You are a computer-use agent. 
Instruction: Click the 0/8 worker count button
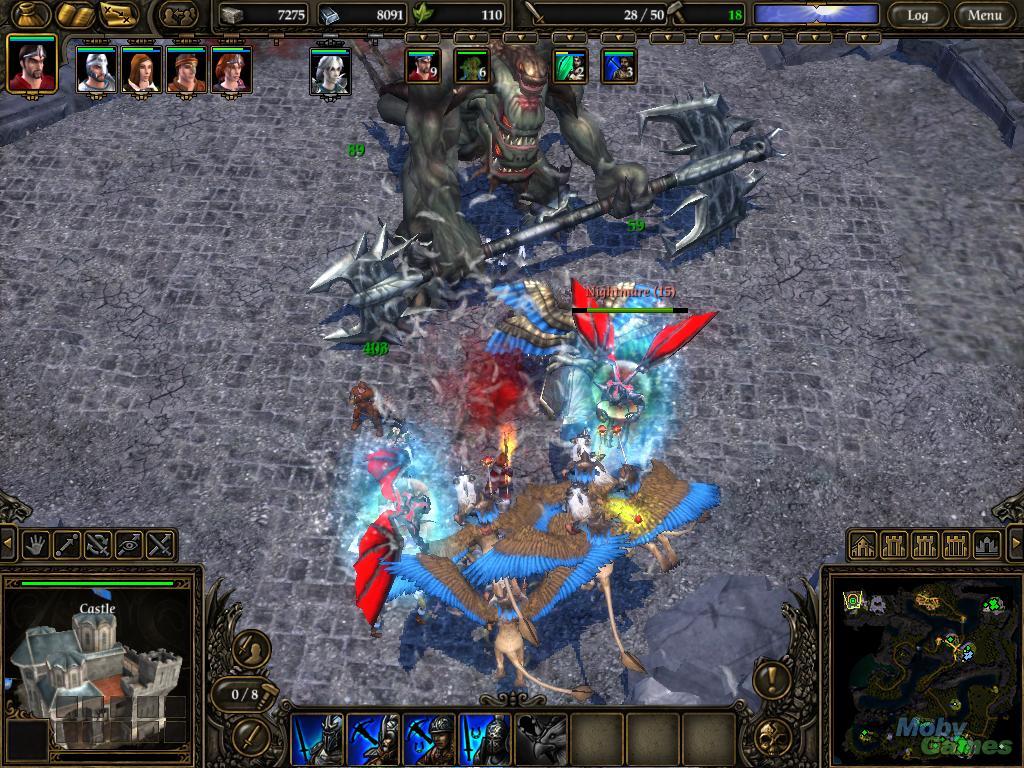[245, 694]
